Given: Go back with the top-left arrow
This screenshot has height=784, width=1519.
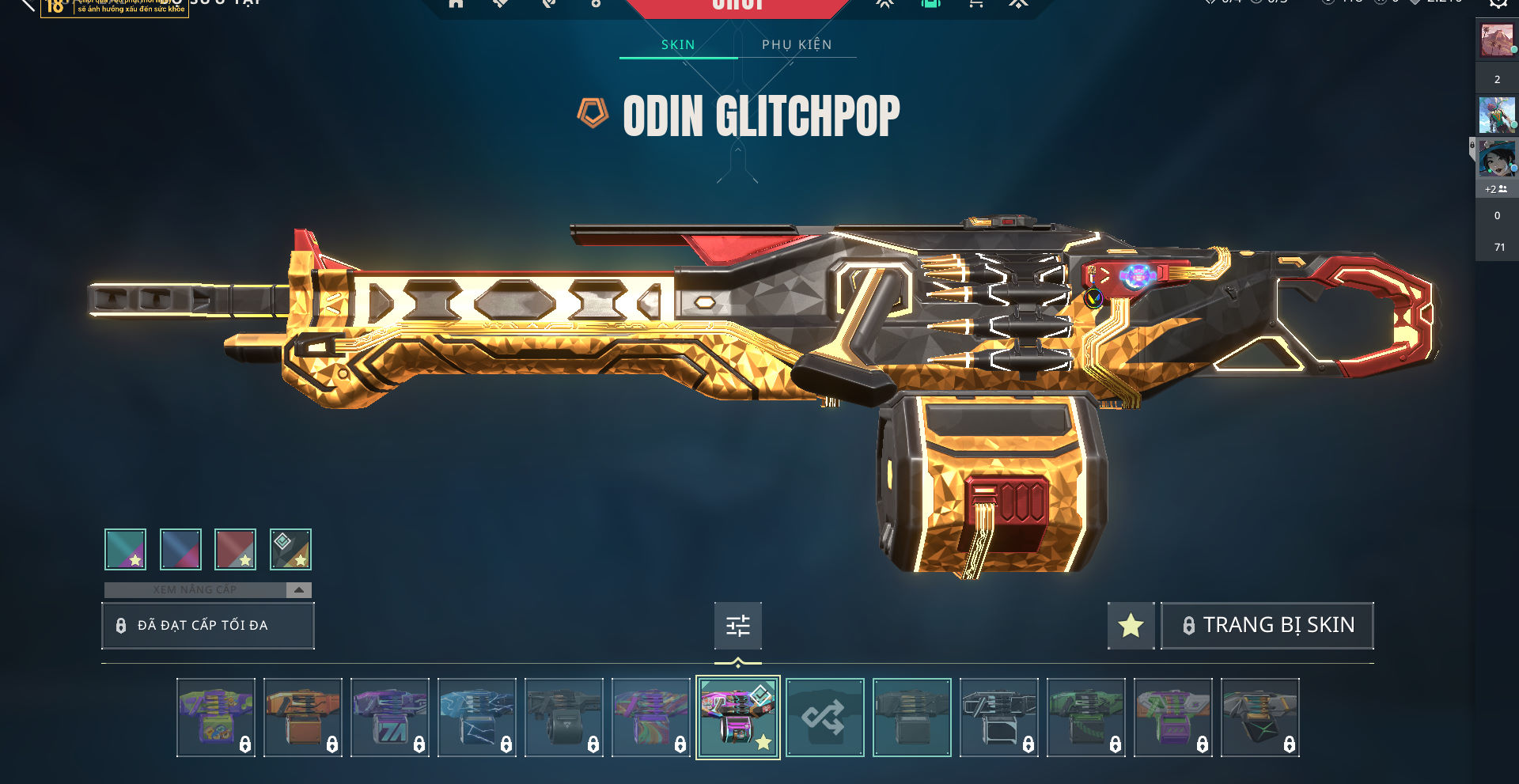Looking at the screenshot, I should [27, 4].
